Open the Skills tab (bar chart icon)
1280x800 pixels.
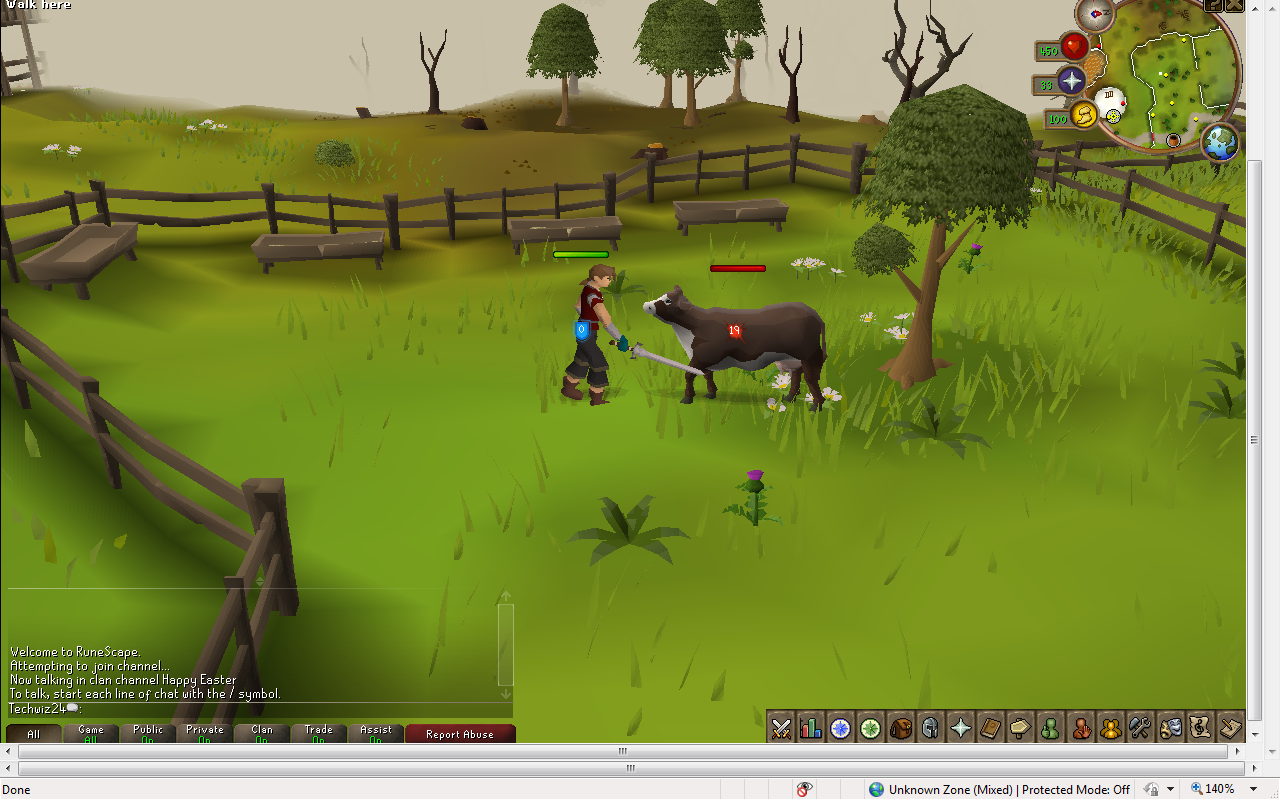pyautogui.click(x=812, y=728)
